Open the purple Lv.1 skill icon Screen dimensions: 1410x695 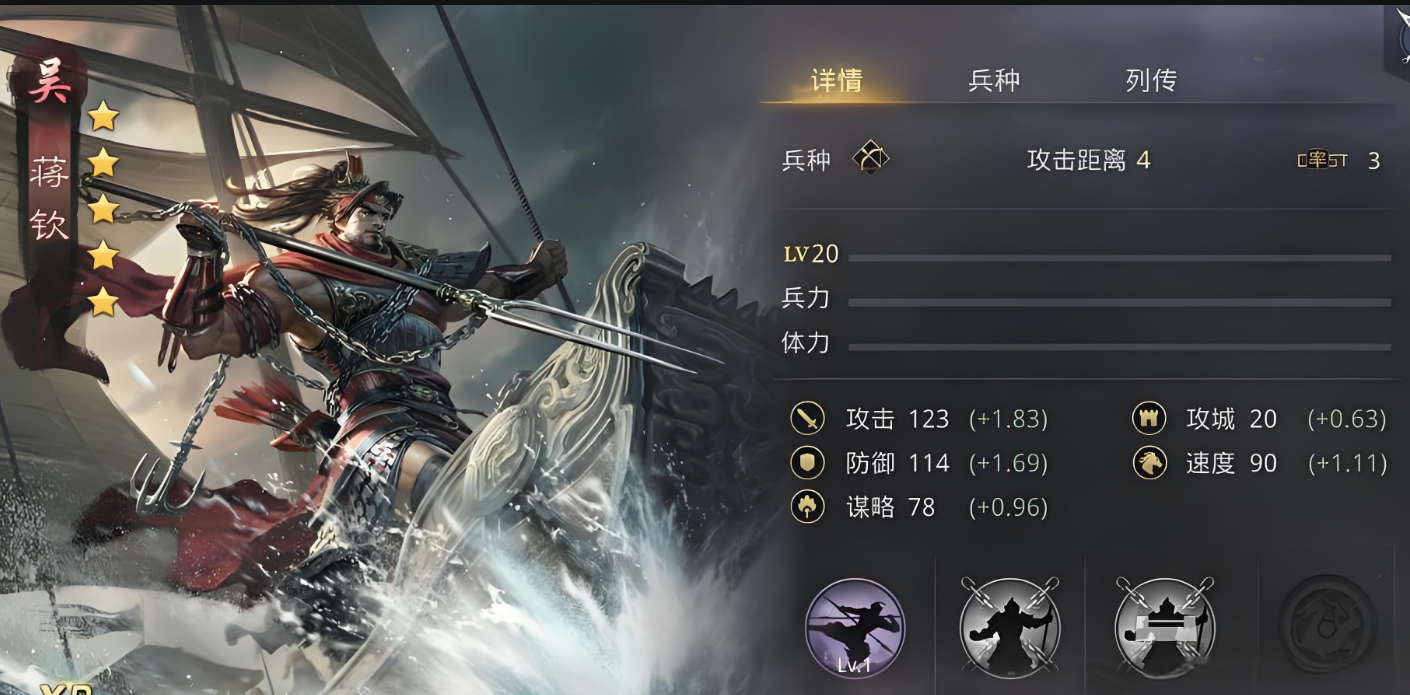pos(855,628)
